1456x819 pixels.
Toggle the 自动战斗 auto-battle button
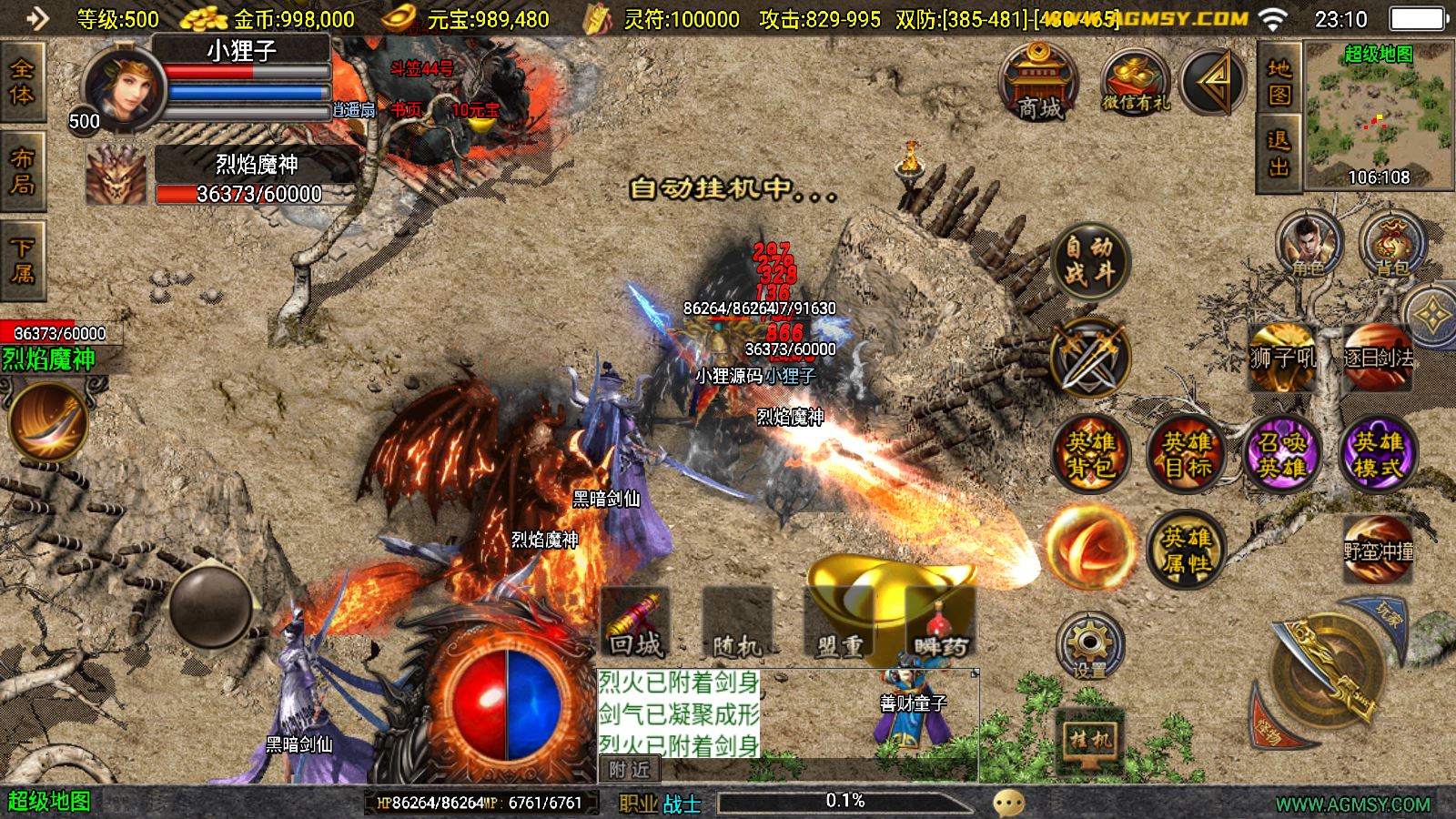pyautogui.click(x=1089, y=259)
